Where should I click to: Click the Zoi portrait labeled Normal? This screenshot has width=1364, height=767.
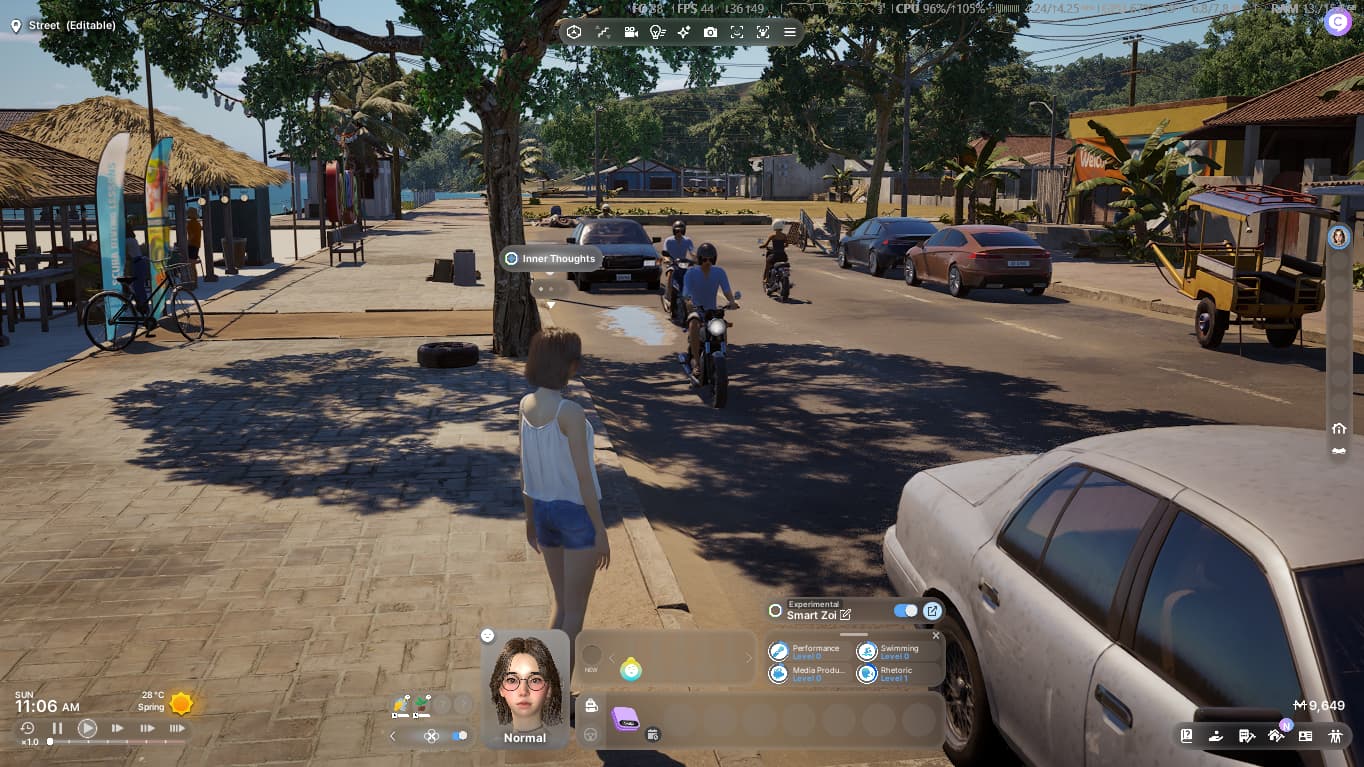[x=525, y=690]
